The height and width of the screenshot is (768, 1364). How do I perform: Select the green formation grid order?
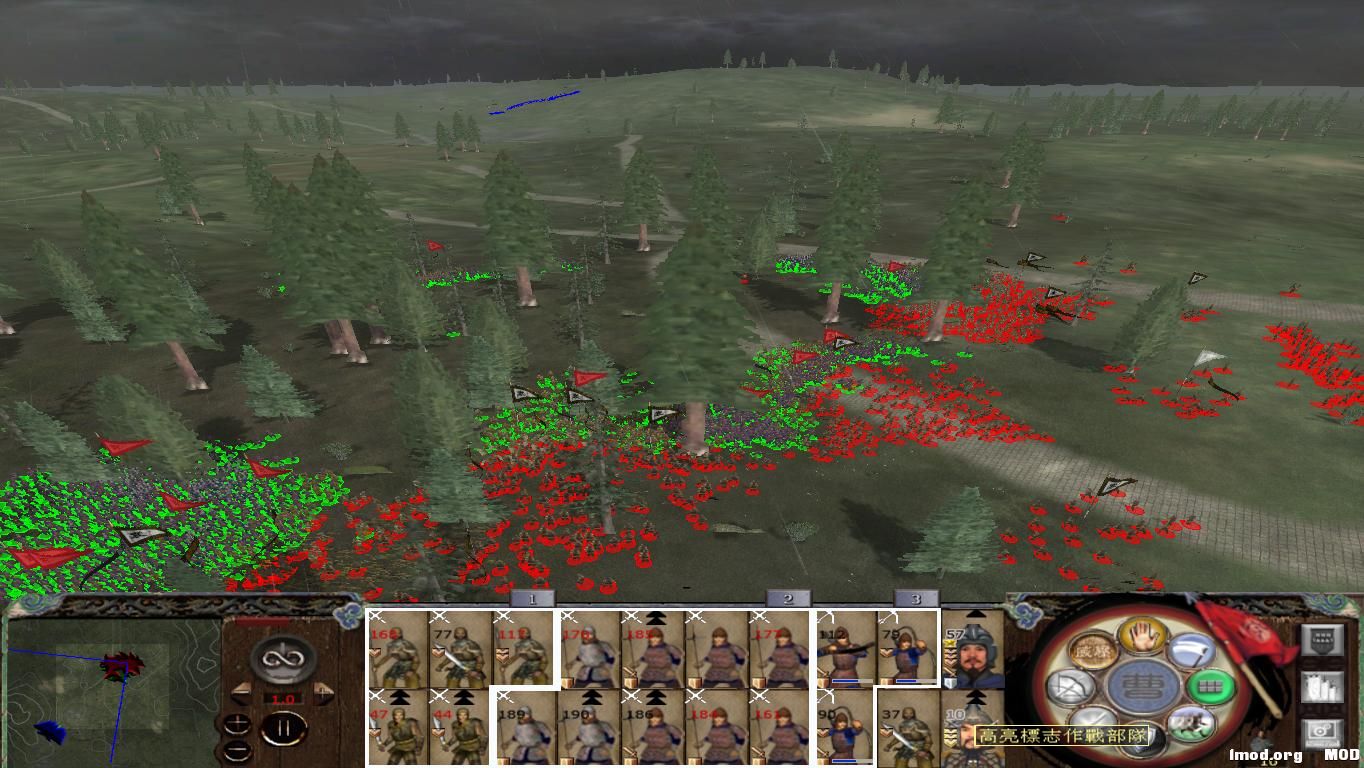[1212, 687]
